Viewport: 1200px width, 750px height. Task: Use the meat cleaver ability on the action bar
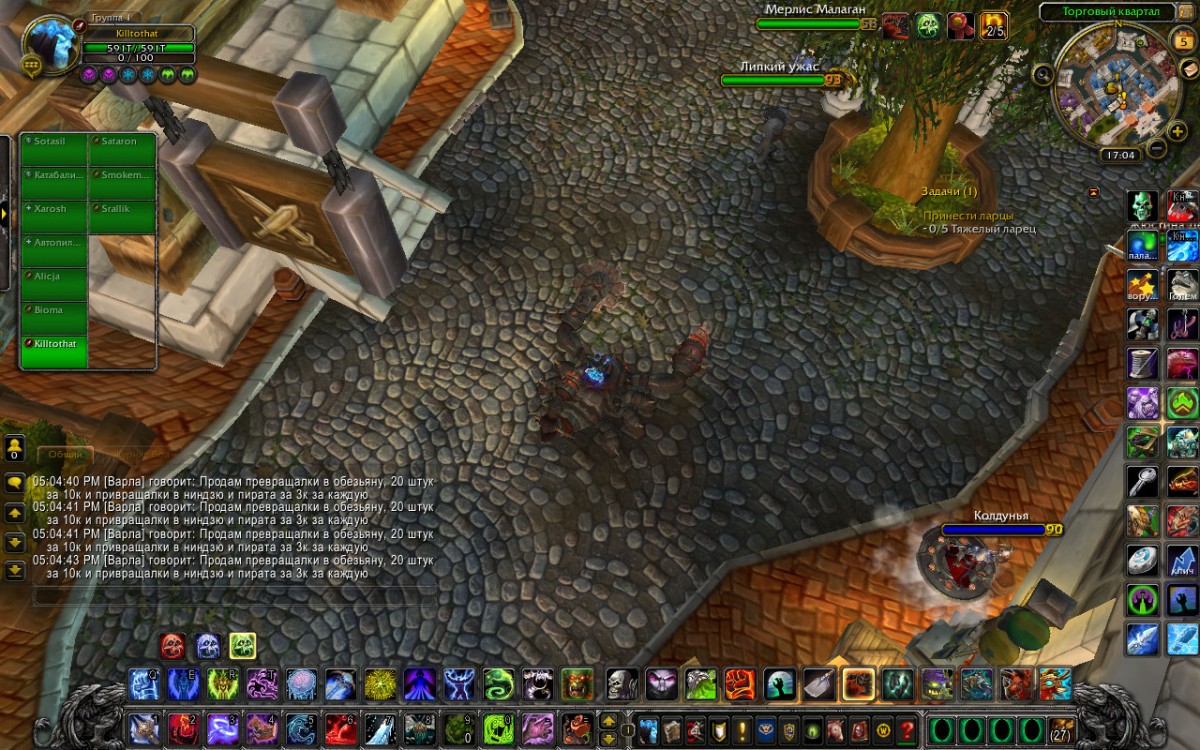click(x=819, y=685)
